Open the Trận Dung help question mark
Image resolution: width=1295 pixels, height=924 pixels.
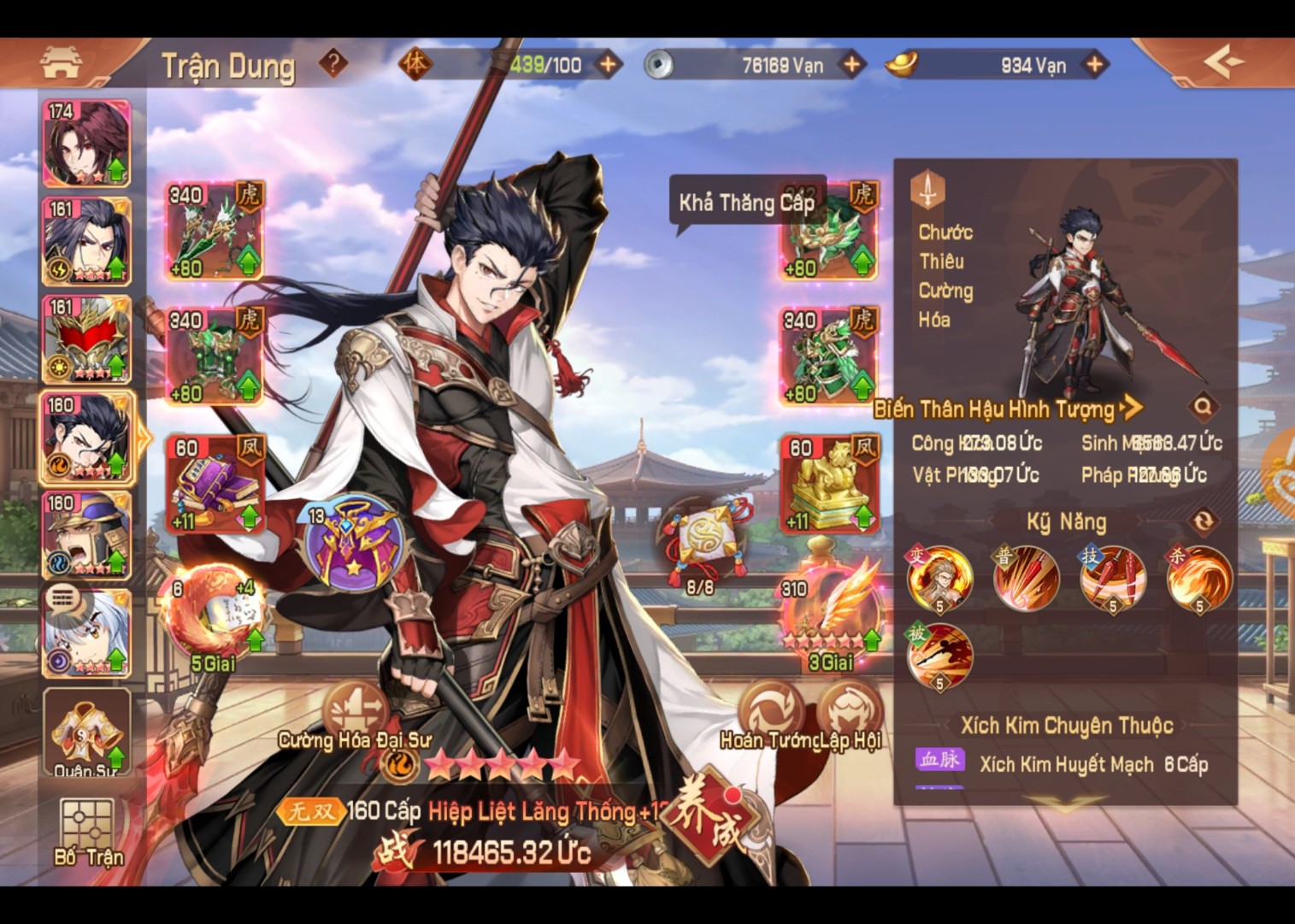click(x=333, y=63)
